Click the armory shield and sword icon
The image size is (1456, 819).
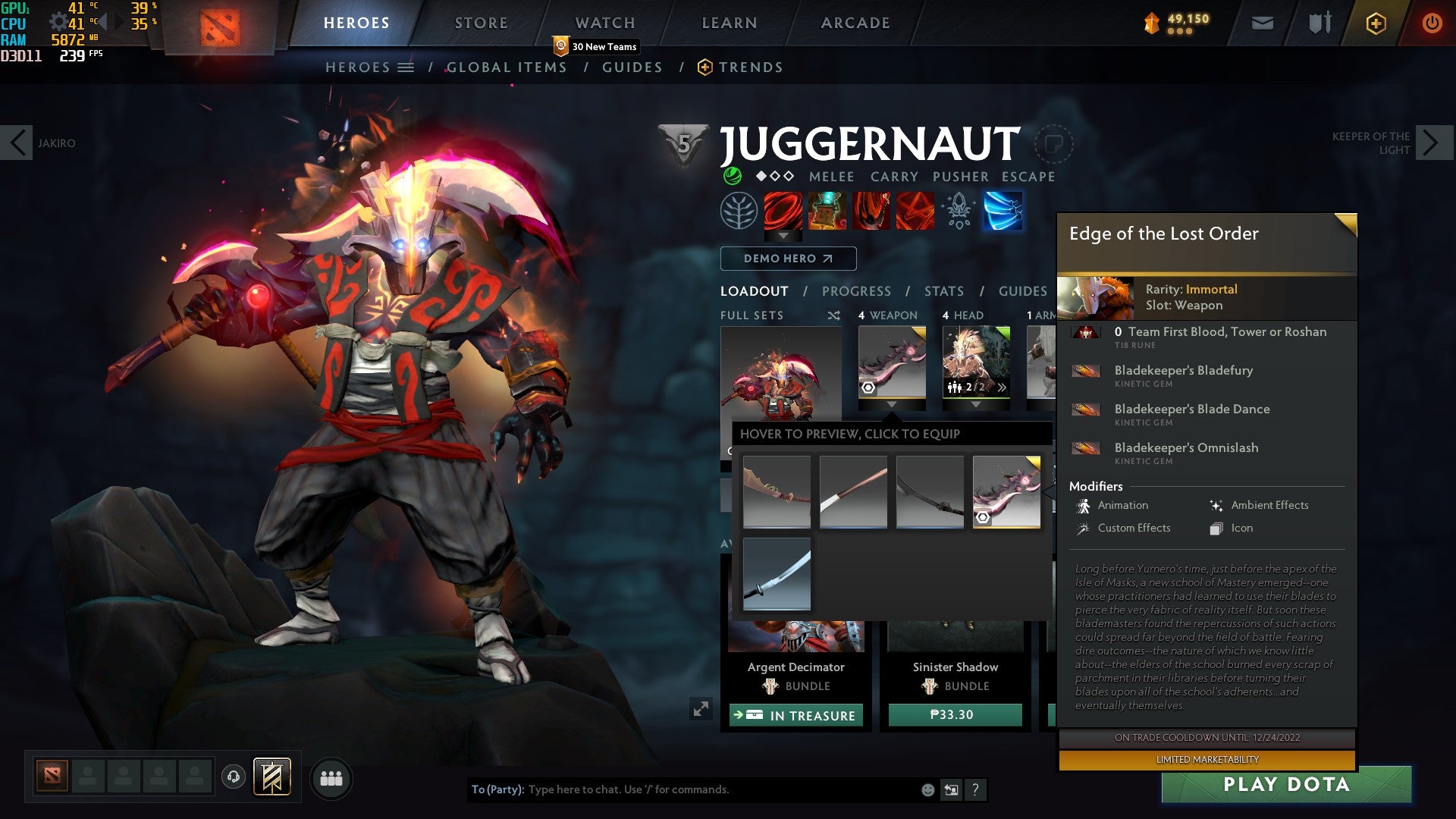[x=1319, y=23]
